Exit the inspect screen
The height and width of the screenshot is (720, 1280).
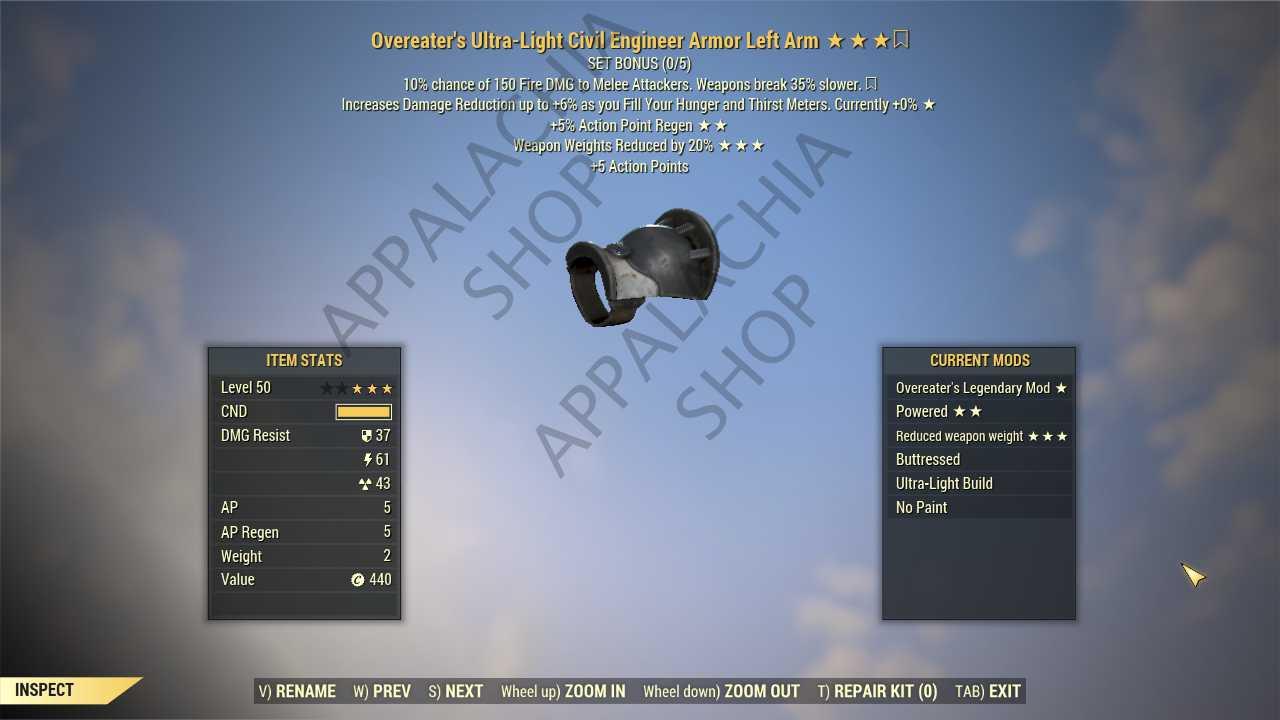(988, 691)
